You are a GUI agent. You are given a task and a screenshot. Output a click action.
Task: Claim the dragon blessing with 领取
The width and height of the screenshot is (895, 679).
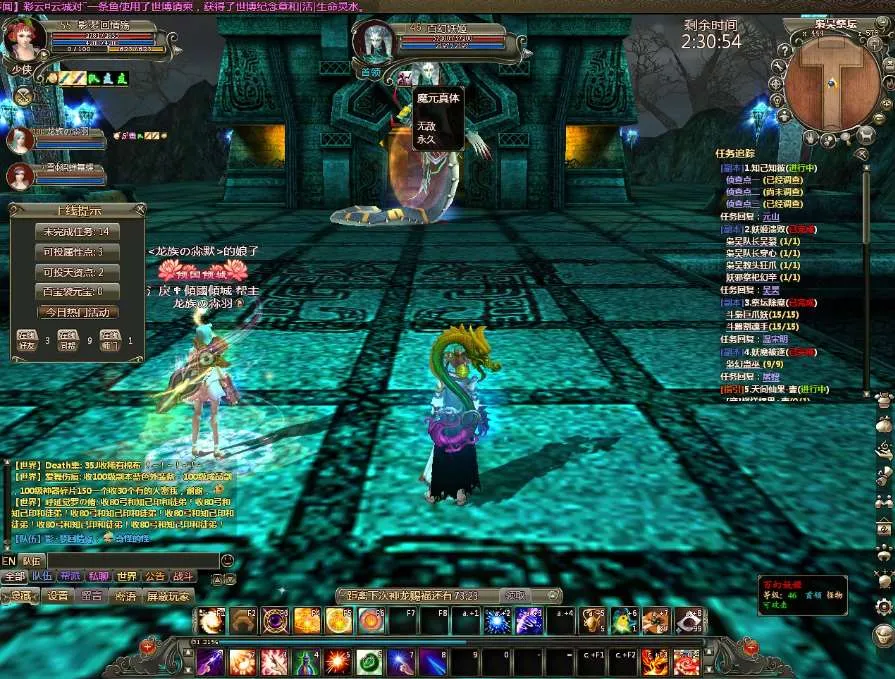(x=514, y=595)
